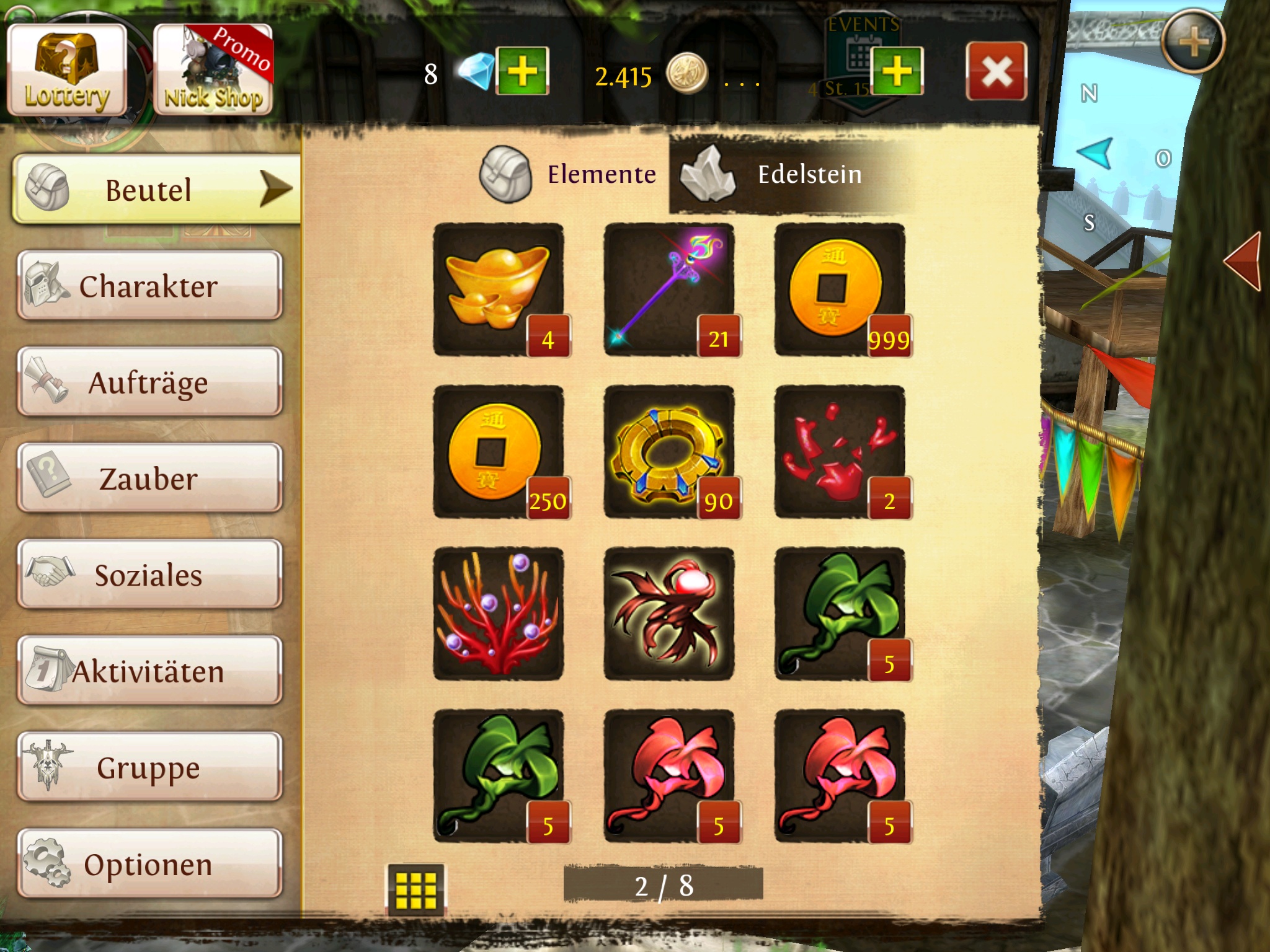
Task: Open the Aufträge quest menu
Action: [x=149, y=382]
